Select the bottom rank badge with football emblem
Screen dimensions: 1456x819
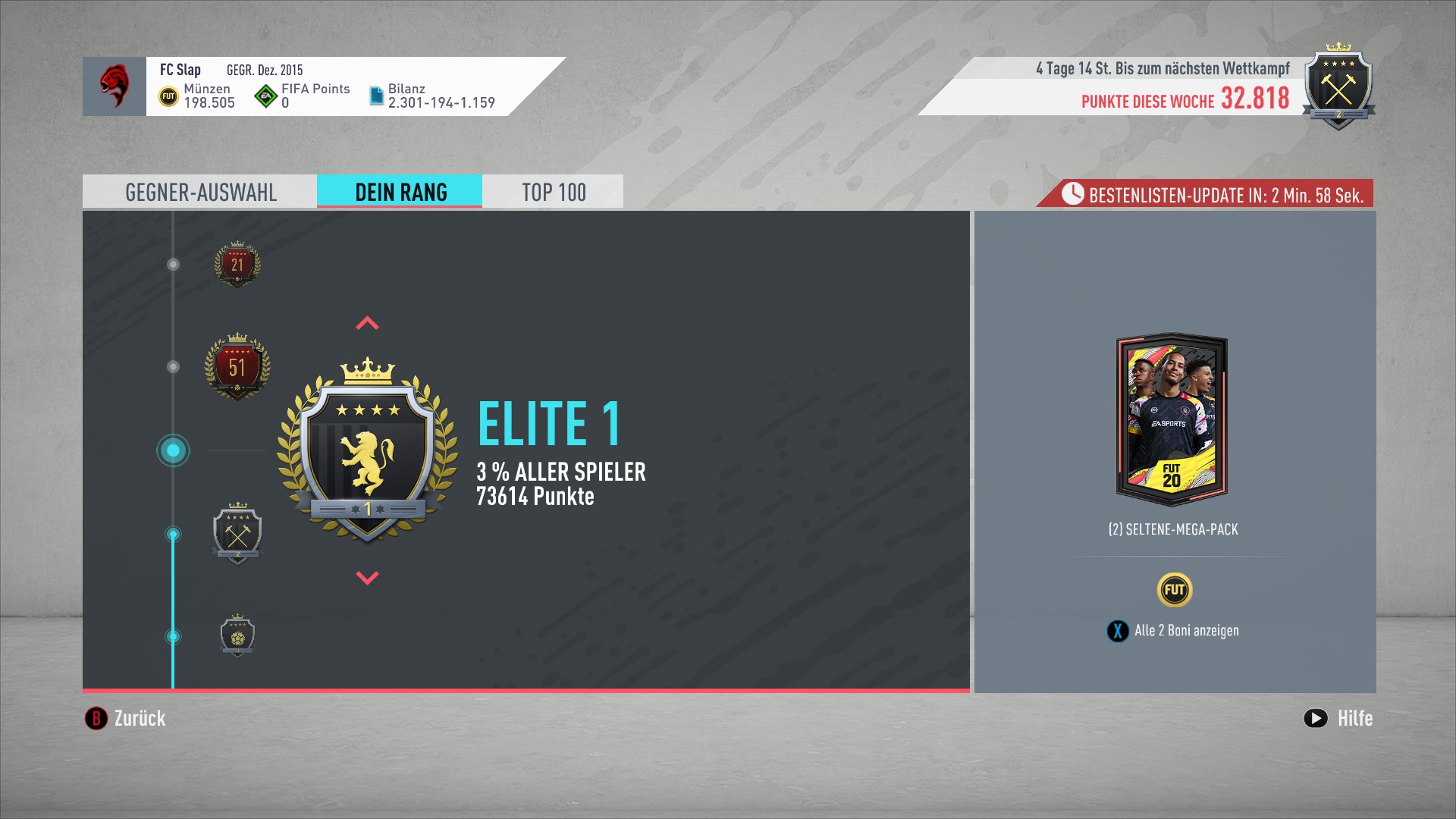point(237,635)
